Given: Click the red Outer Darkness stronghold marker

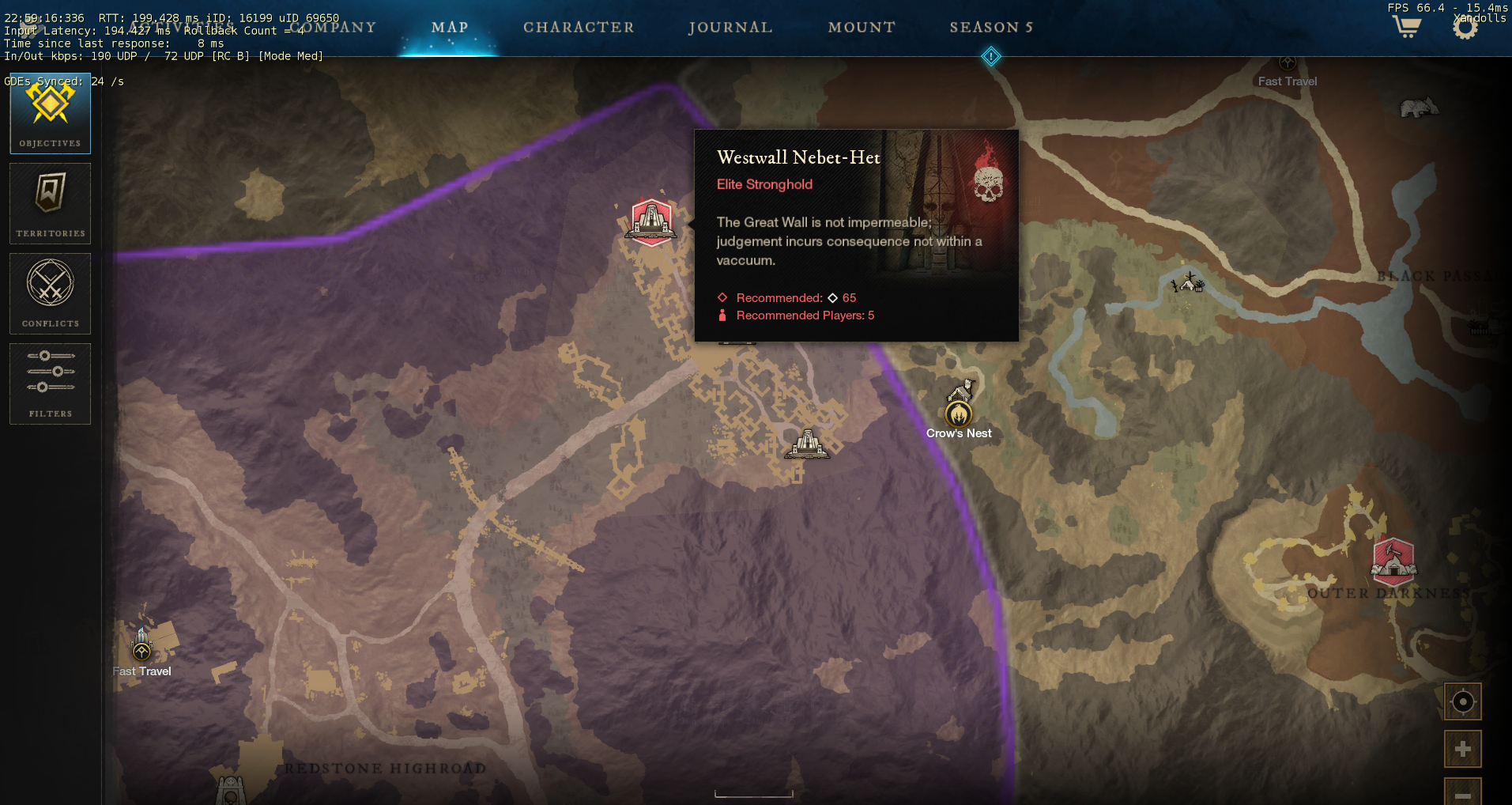Looking at the screenshot, I should [x=1393, y=558].
